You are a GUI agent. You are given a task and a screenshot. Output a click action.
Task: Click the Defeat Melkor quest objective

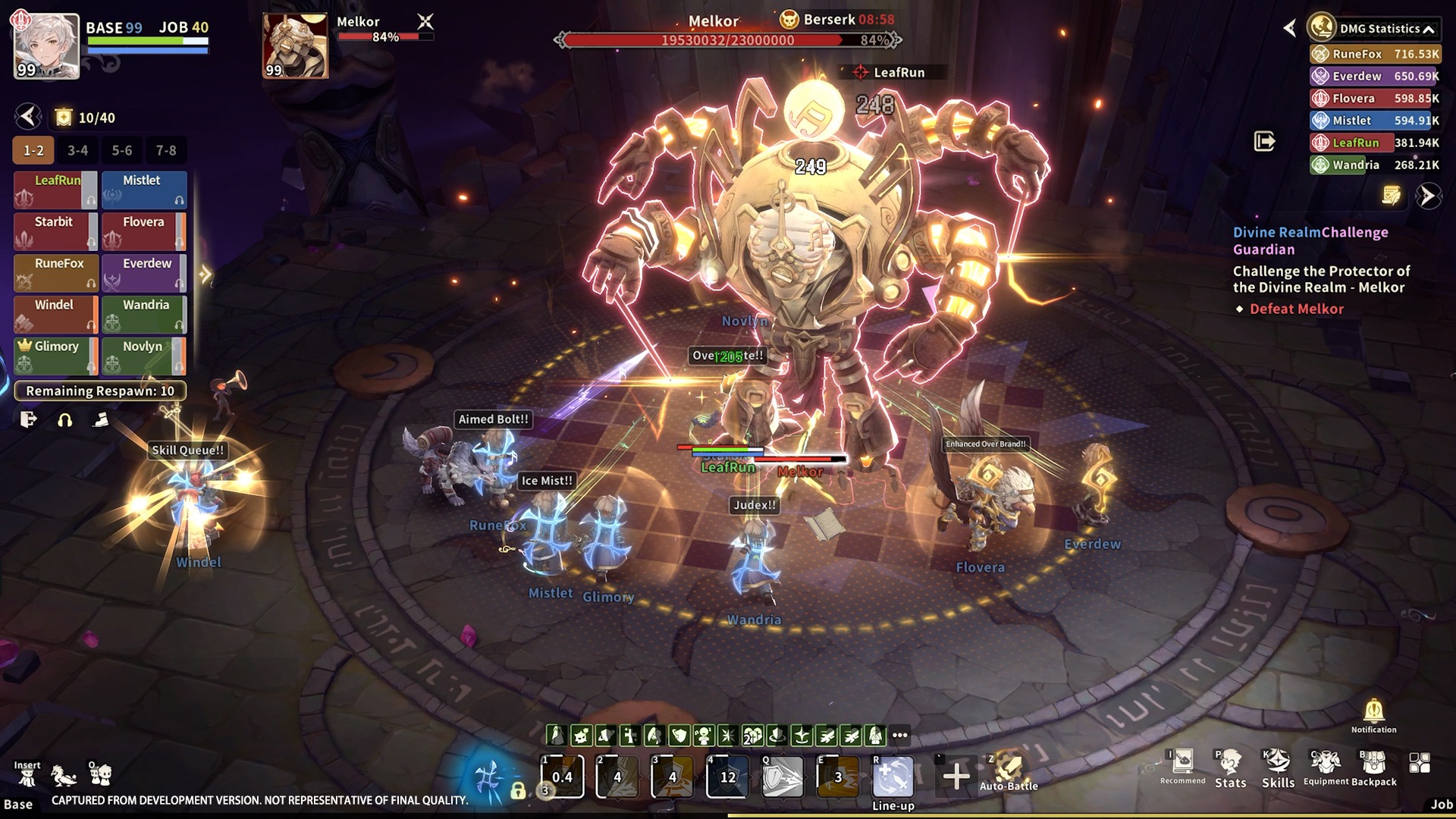pyautogui.click(x=1296, y=309)
